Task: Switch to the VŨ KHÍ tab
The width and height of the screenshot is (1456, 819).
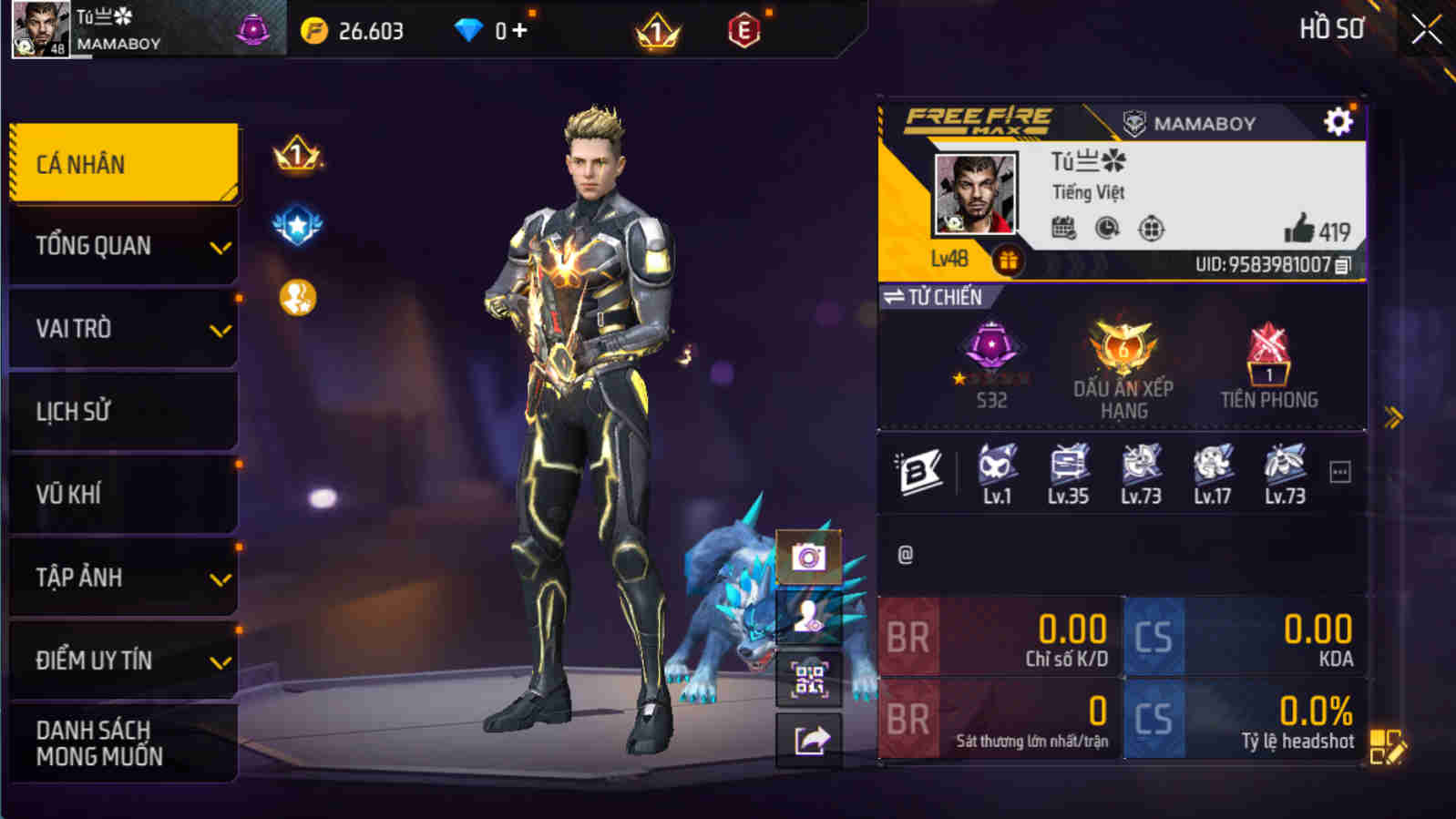Action: (x=123, y=494)
